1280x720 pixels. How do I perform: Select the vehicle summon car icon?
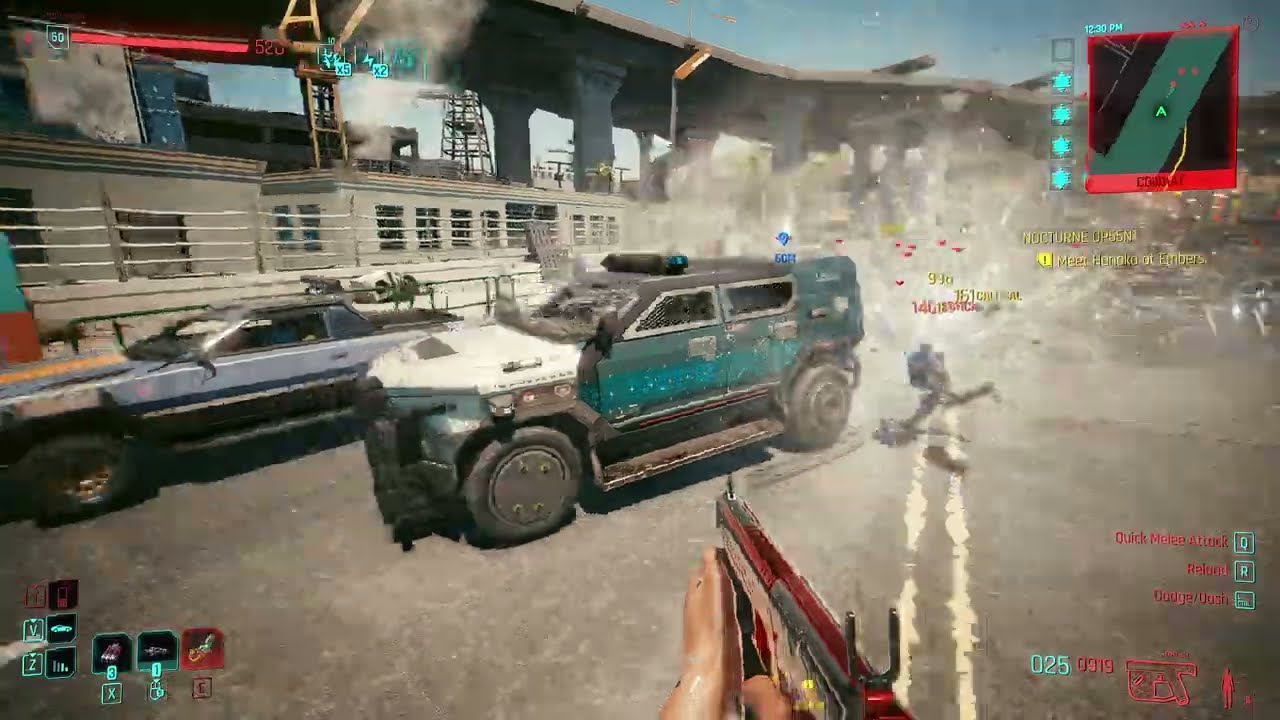click(x=60, y=628)
